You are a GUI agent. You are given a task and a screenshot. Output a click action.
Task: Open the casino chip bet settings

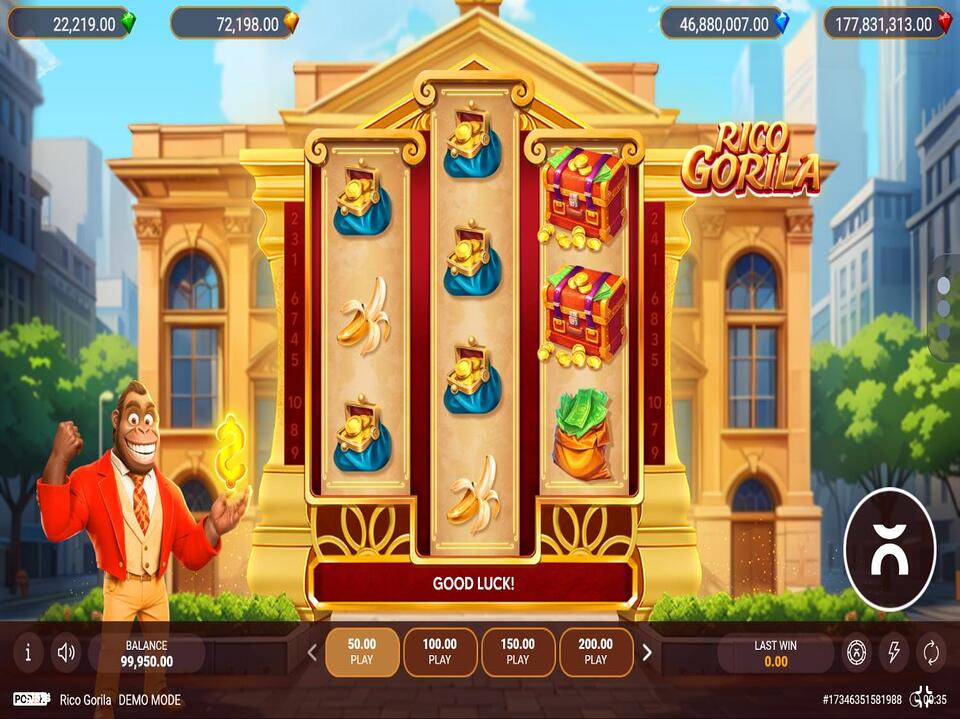[855, 653]
